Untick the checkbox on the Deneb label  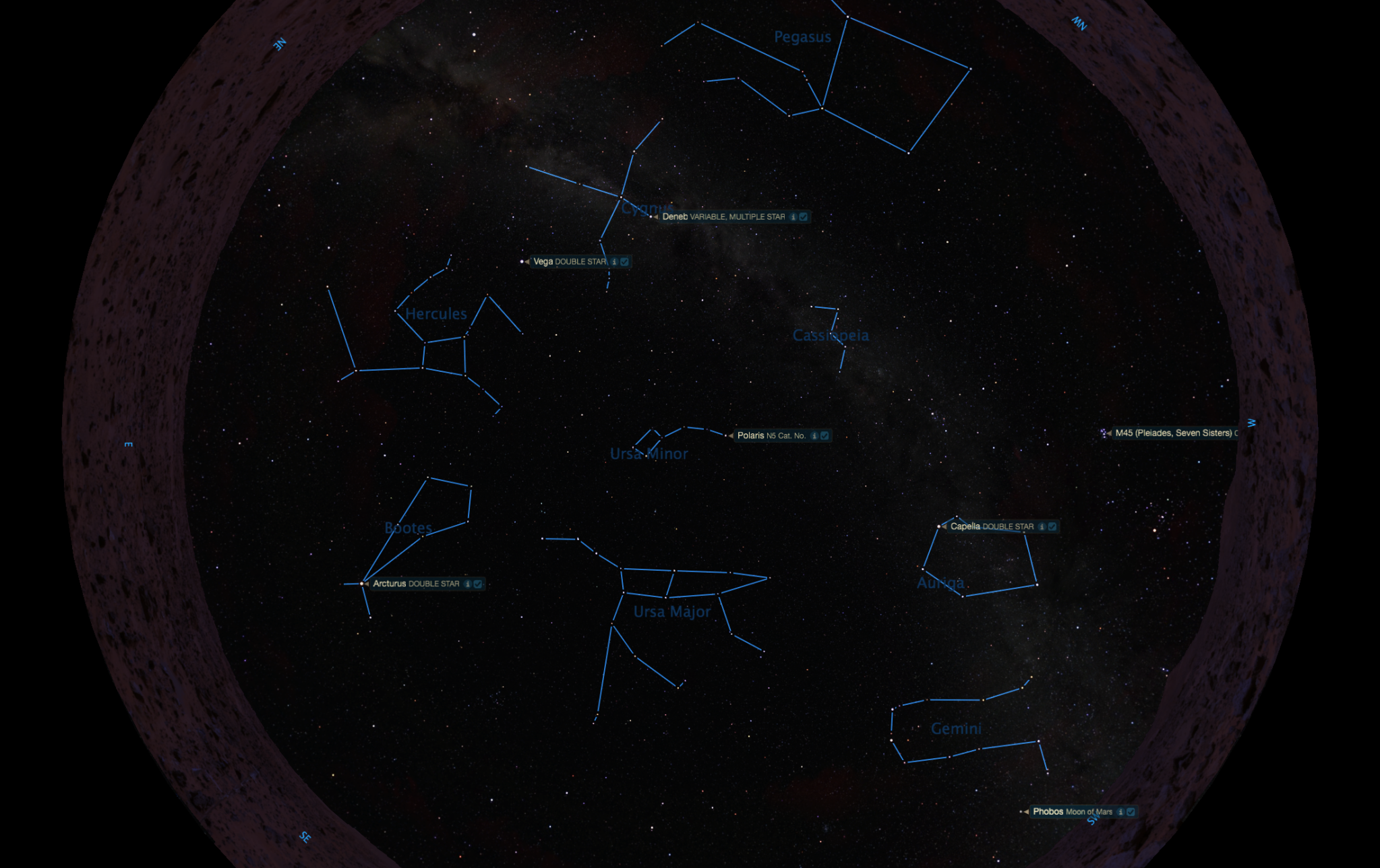click(x=804, y=217)
